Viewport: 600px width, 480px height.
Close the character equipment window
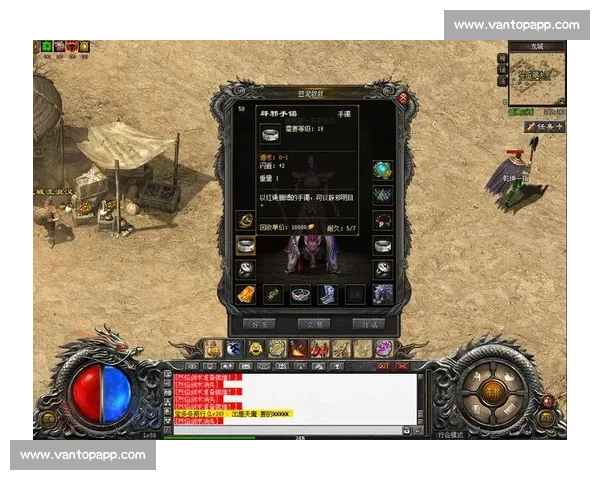402,98
